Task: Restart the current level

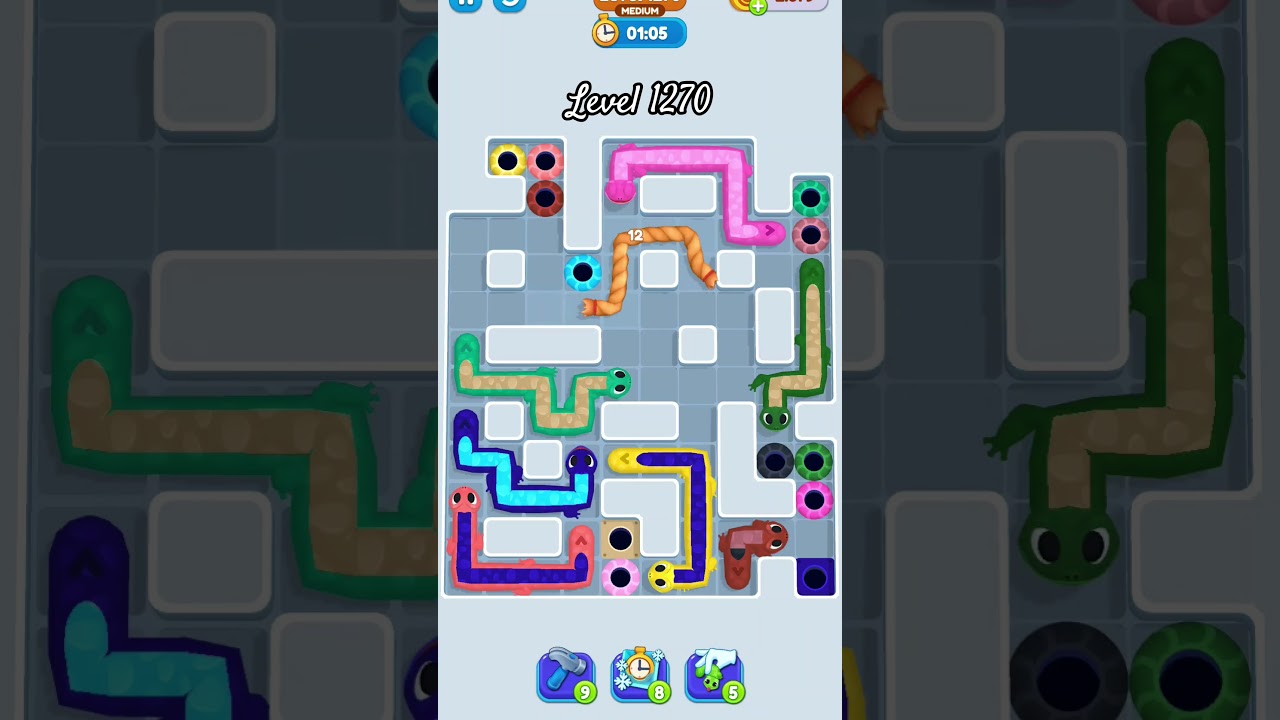Action: coord(509,5)
